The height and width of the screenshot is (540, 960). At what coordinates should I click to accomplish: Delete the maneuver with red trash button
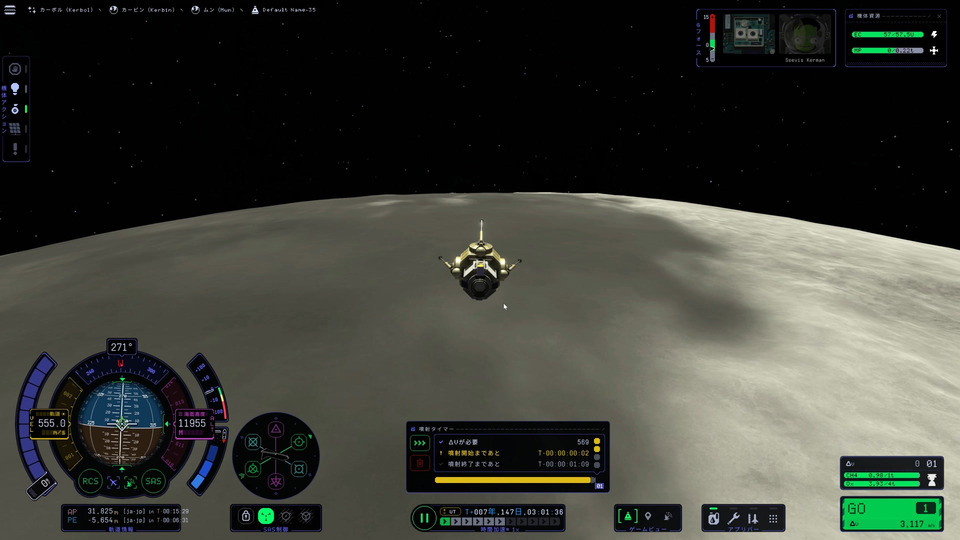pos(420,463)
